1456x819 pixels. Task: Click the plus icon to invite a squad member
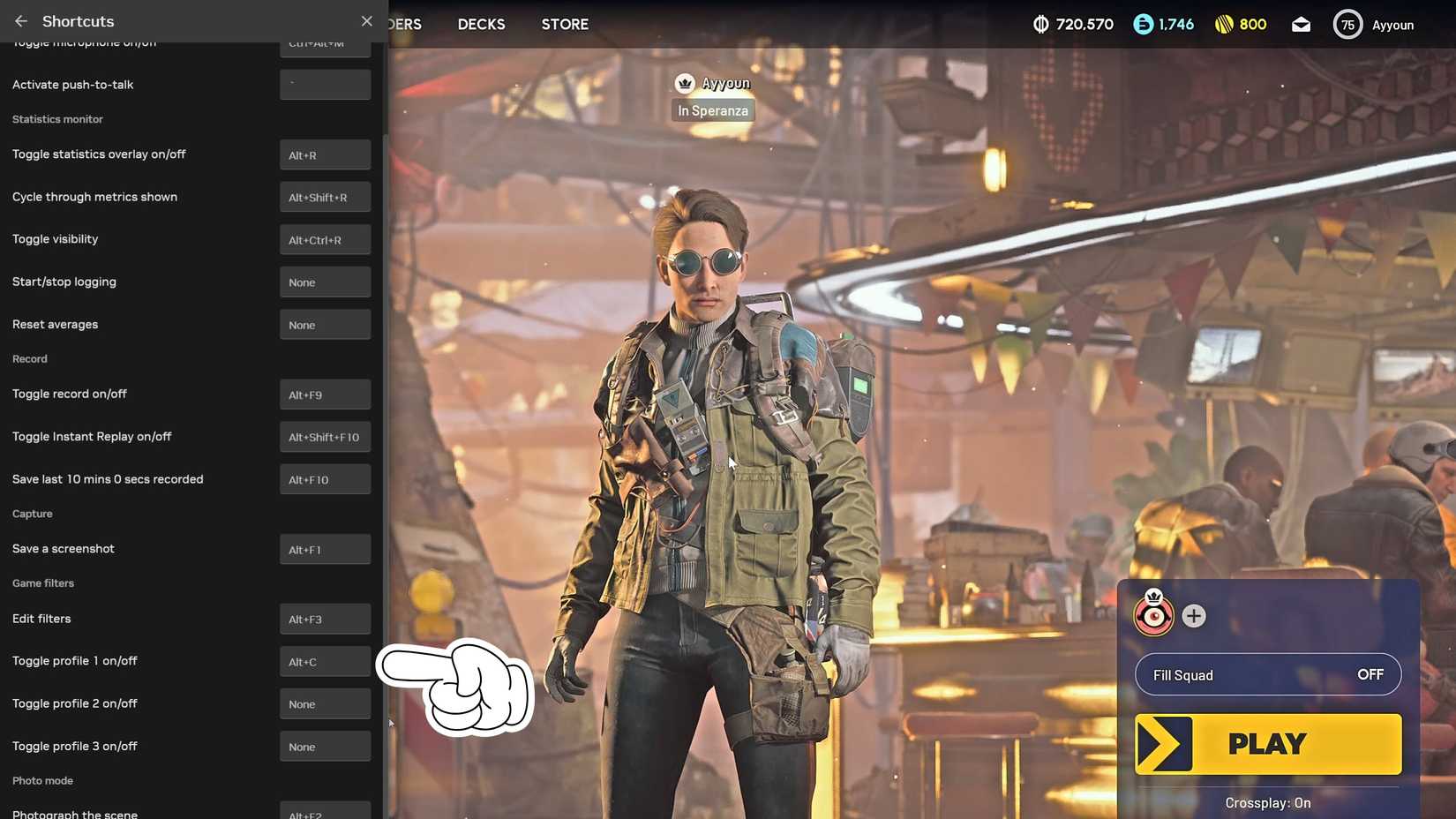tap(1194, 616)
